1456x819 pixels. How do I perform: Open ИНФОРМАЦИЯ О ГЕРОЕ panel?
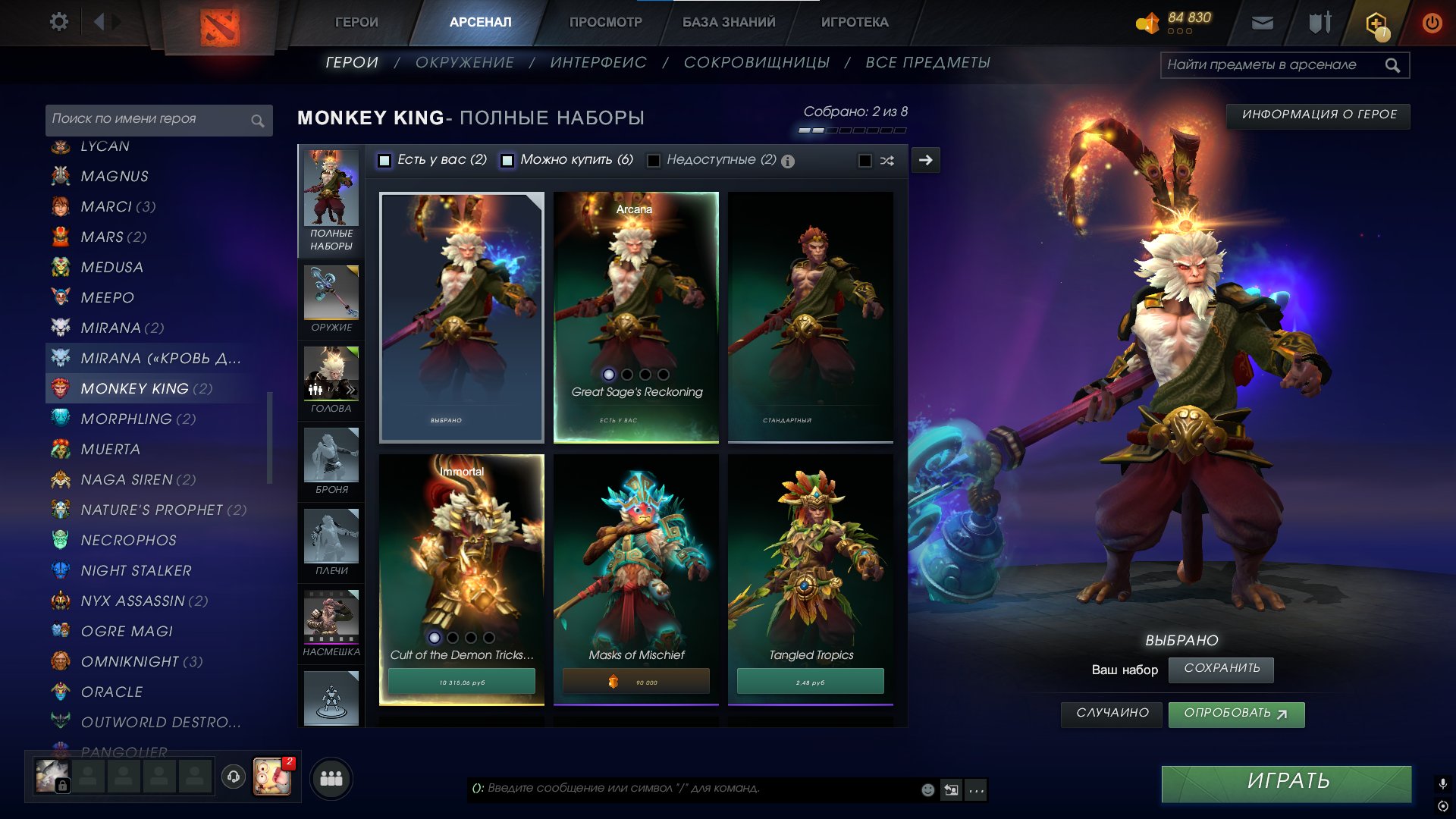[1318, 115]
